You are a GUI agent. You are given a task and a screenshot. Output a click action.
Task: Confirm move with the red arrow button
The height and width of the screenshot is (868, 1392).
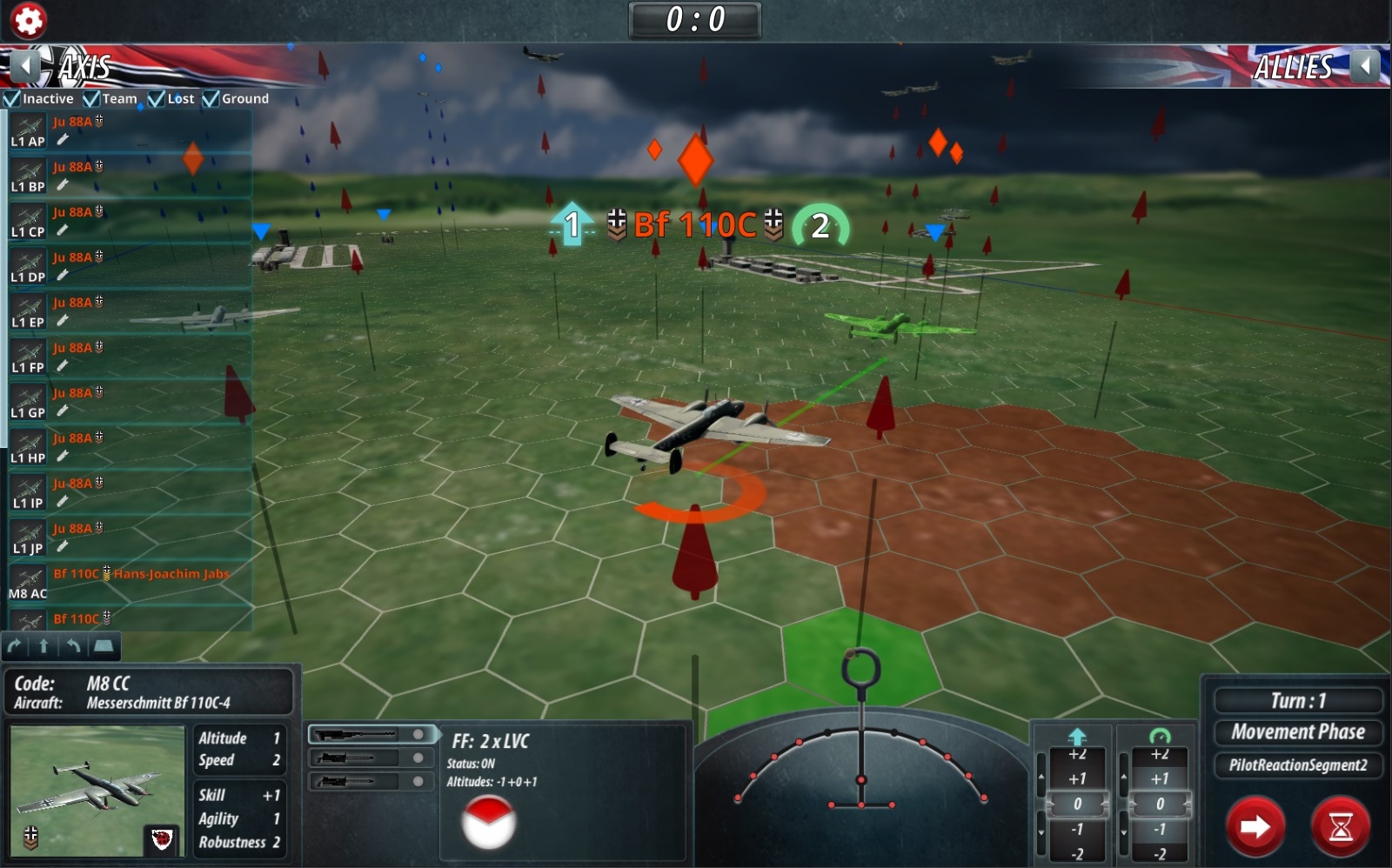(1255, 826)
